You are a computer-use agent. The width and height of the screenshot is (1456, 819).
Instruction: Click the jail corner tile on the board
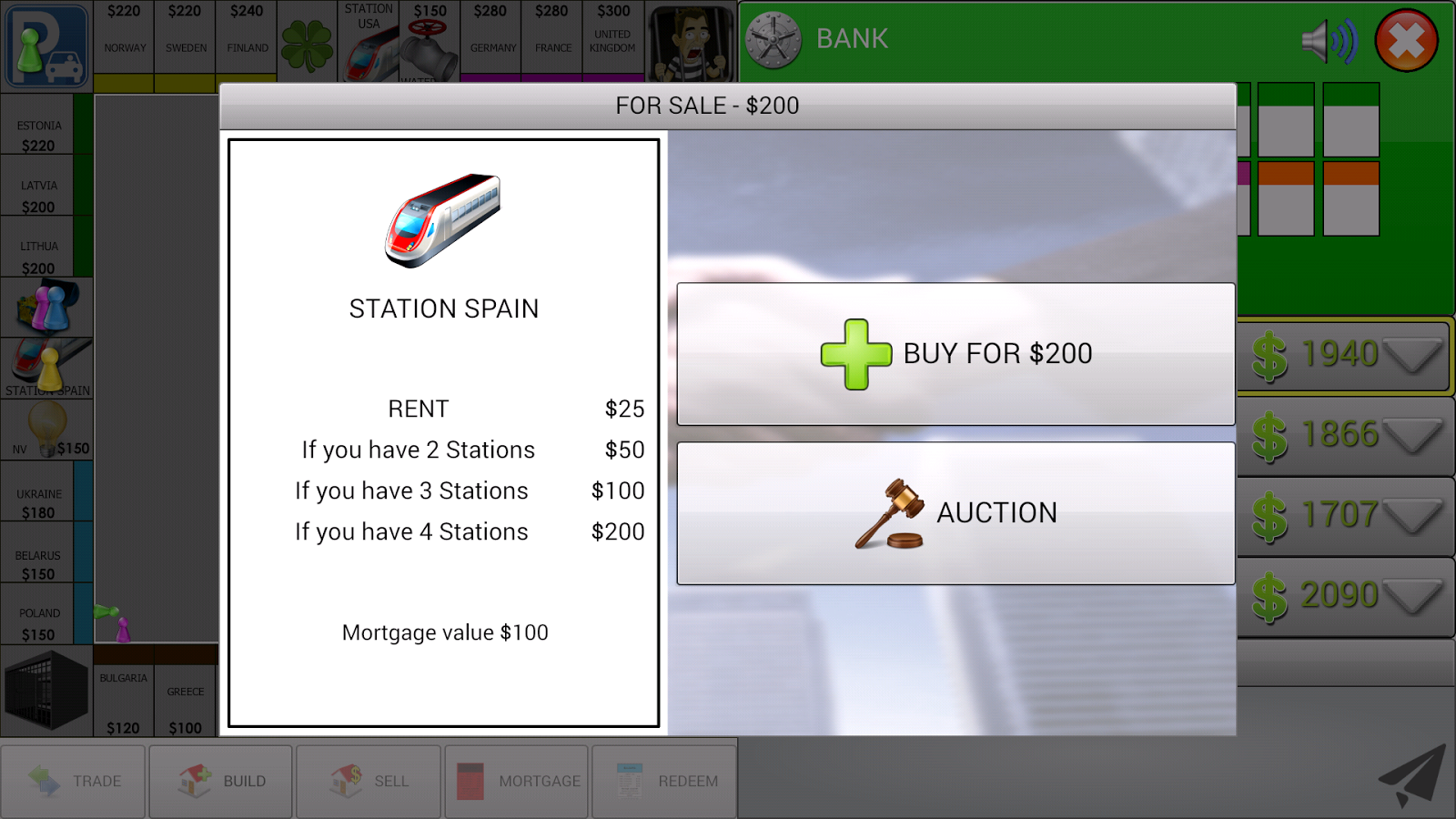[x=46, y=692]
